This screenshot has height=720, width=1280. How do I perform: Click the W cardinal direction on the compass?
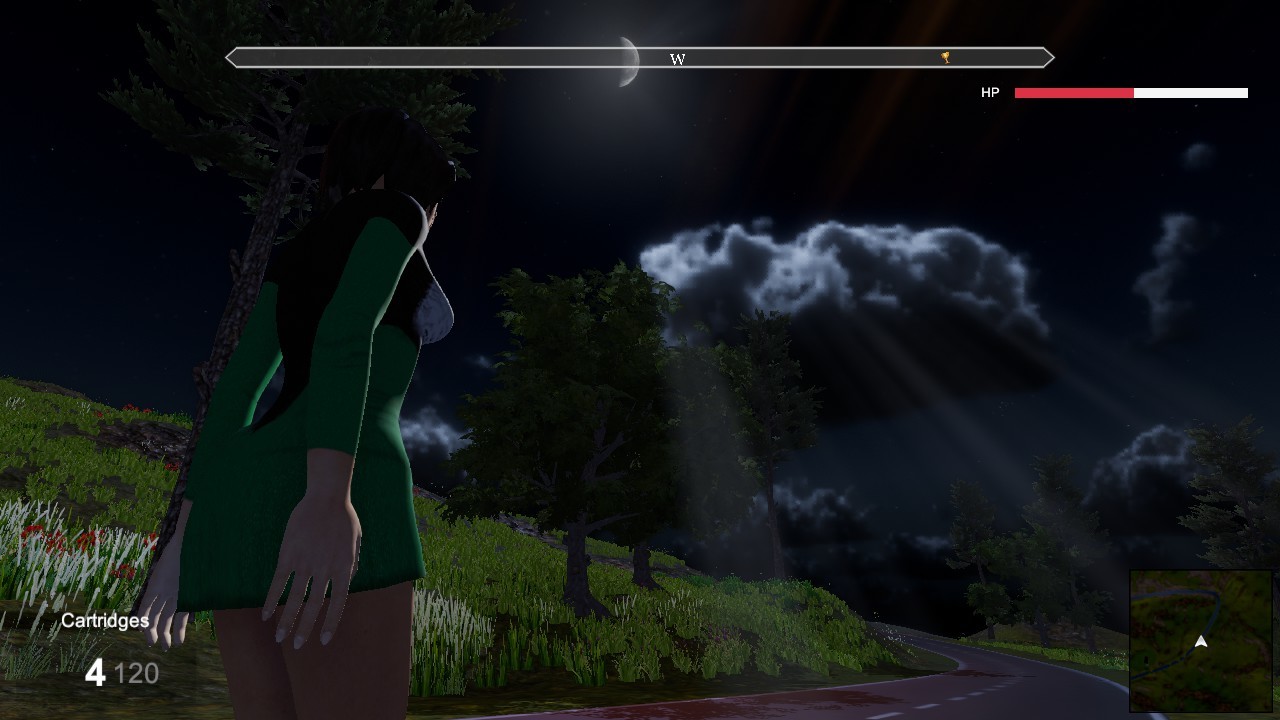click(x=678, y=60)
